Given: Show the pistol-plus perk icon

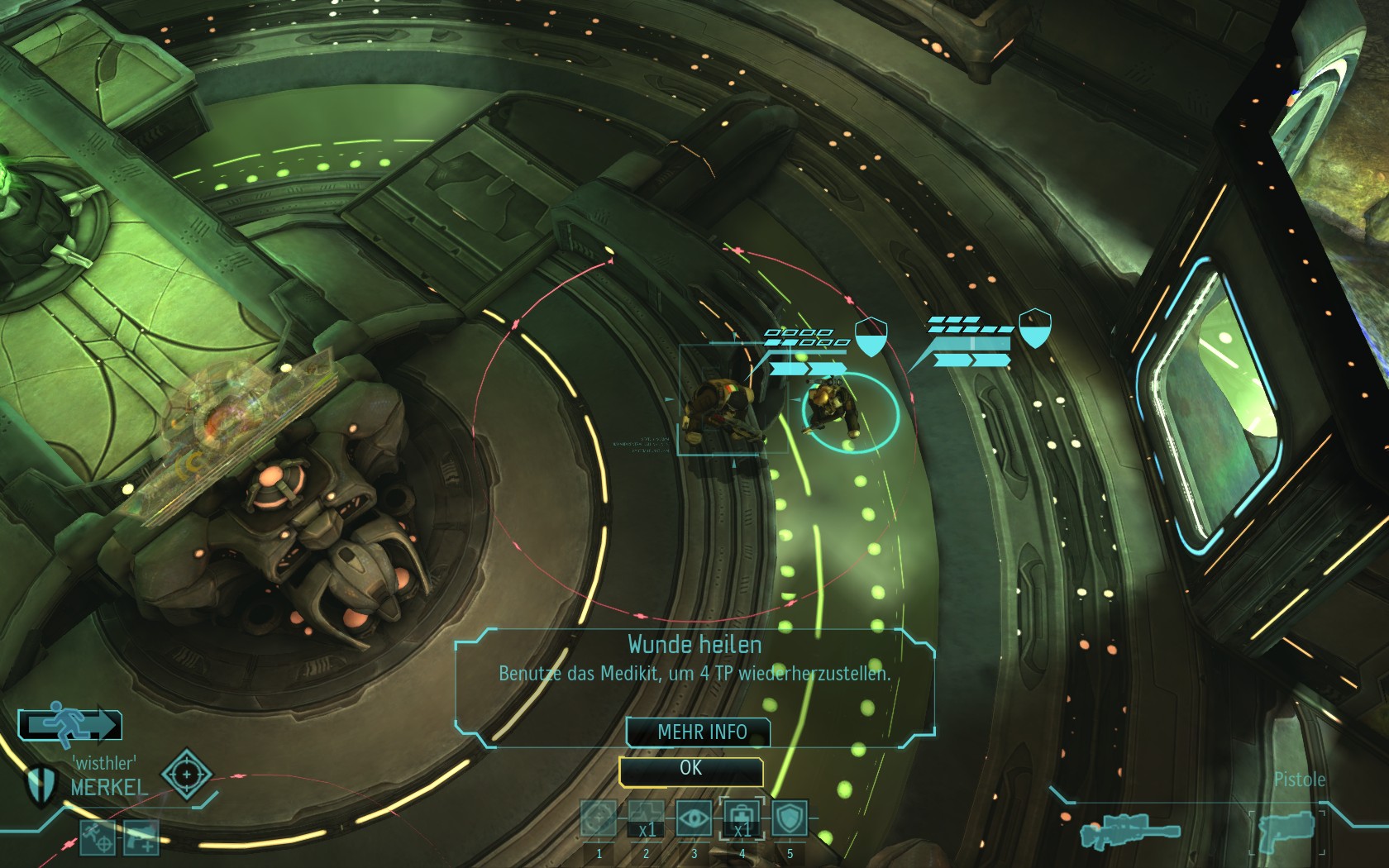Looking at the screenshot, I should coord(141,837).
